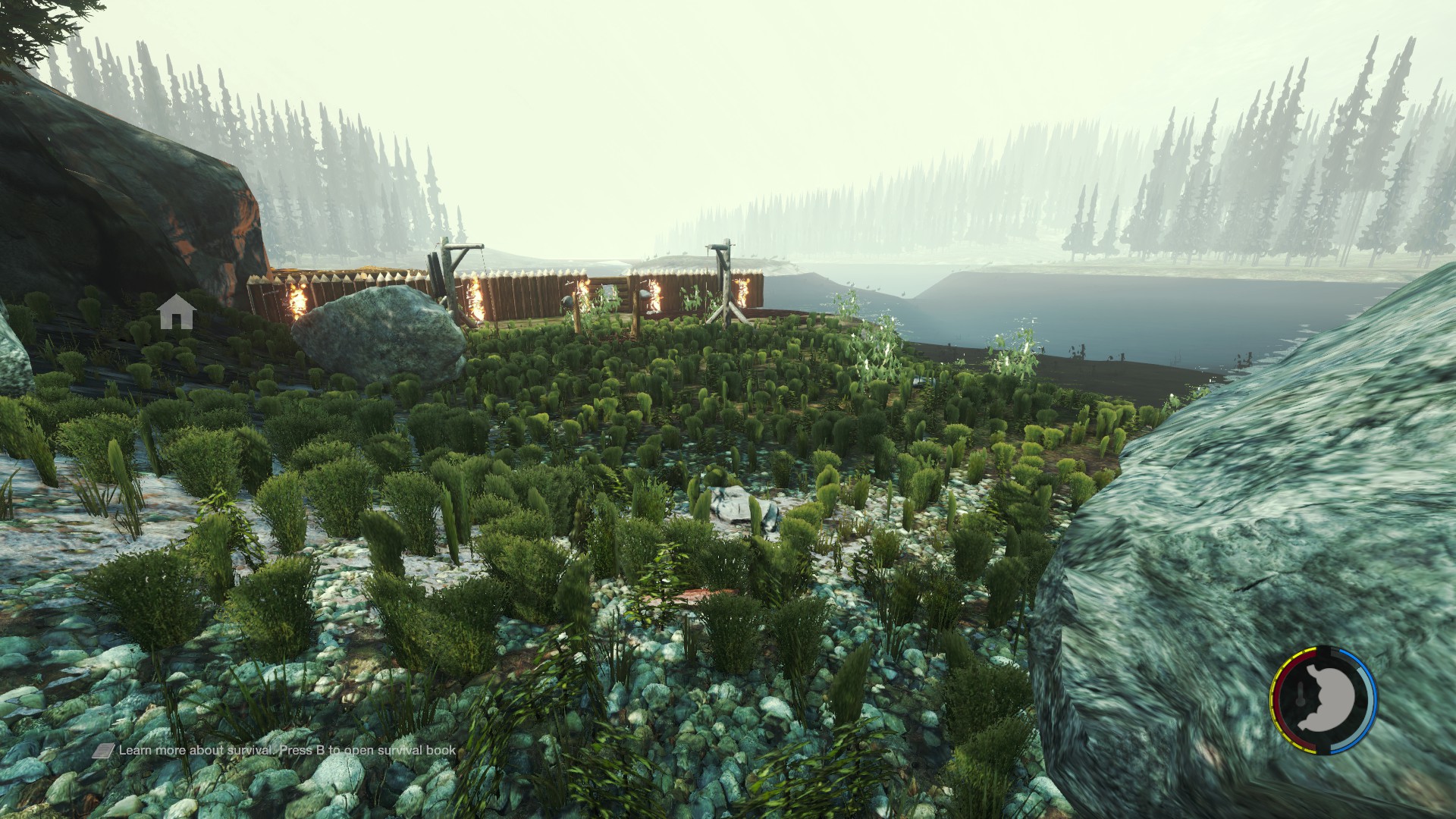The width and height of the screenshot is (1456, 819).
Task: Select the stomach icon in the status wheel
Action: pyautogui.click(x=1325, y=700)
